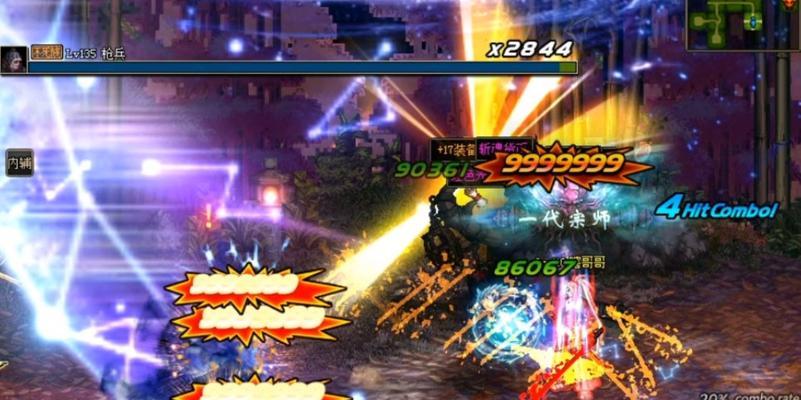801x400 pixels.
Task: Select the 枪兵 enemy portrait
Action: 14,59
